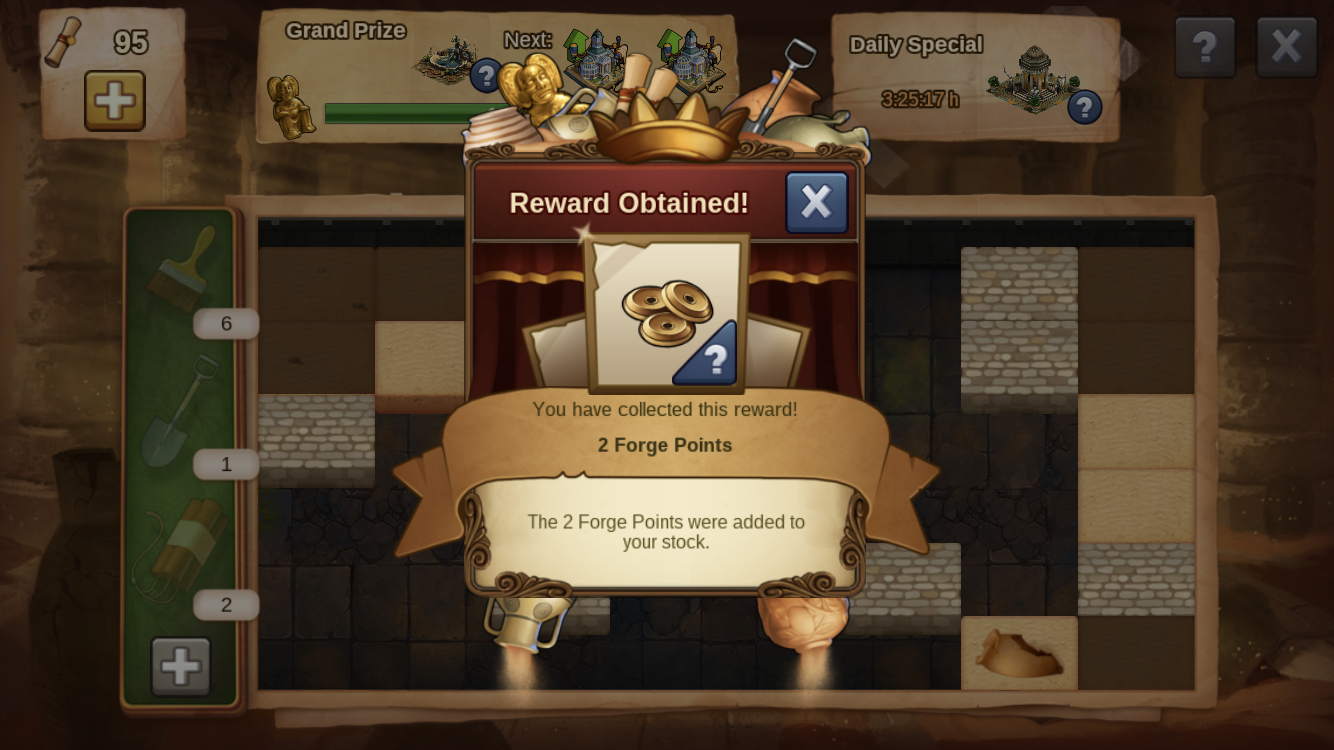Show info for the Grand Prize
1334x750 pixels.
(x=486, y=75)
